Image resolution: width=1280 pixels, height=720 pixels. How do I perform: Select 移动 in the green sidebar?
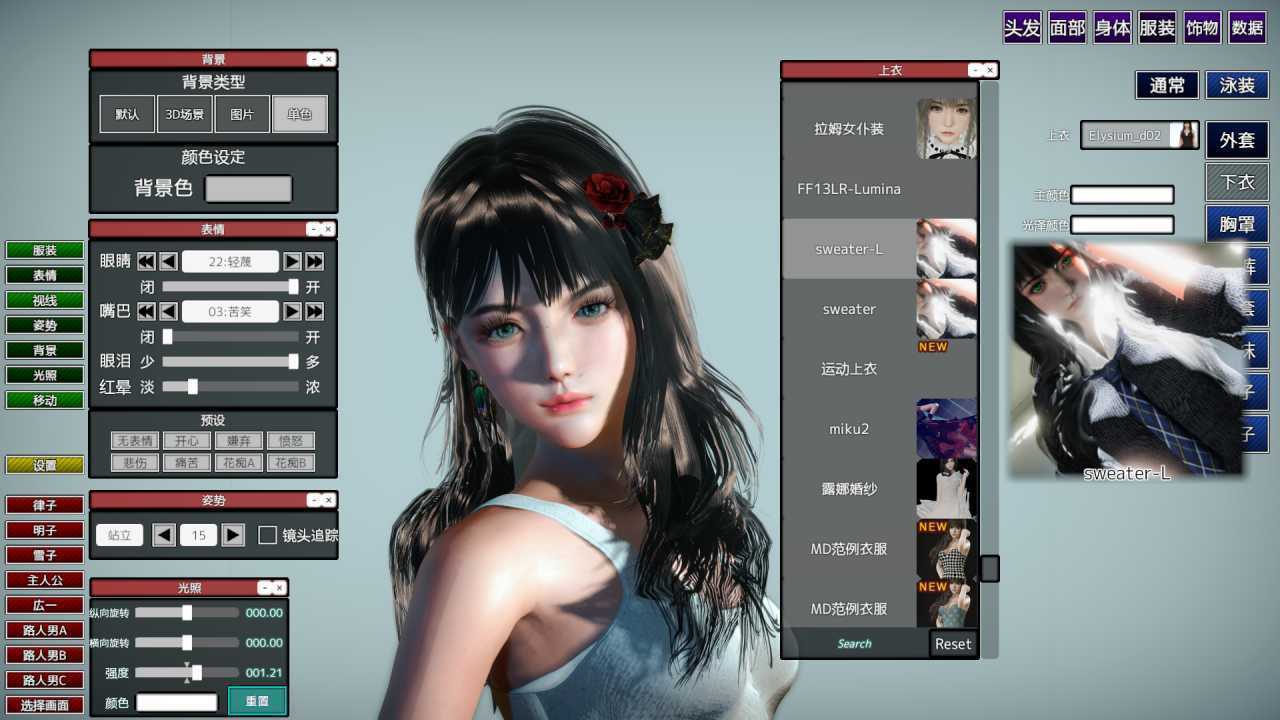44,400
